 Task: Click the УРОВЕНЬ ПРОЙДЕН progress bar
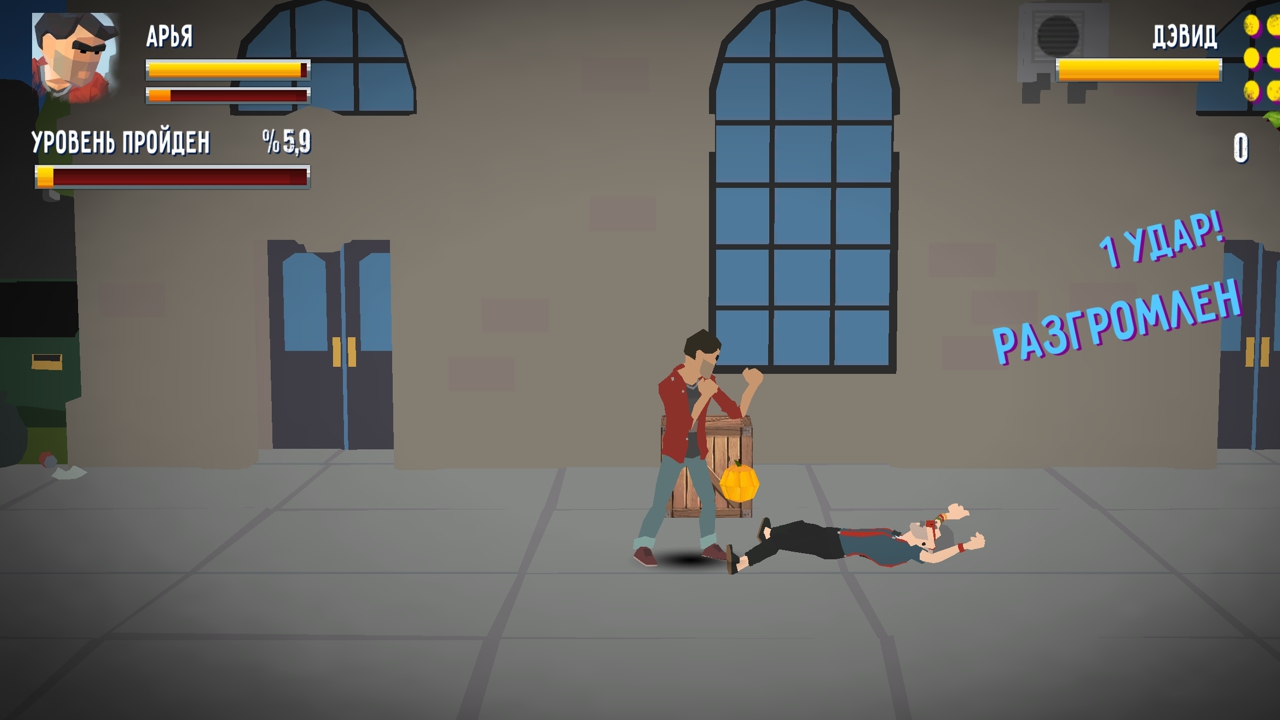(x=170, y=176)
